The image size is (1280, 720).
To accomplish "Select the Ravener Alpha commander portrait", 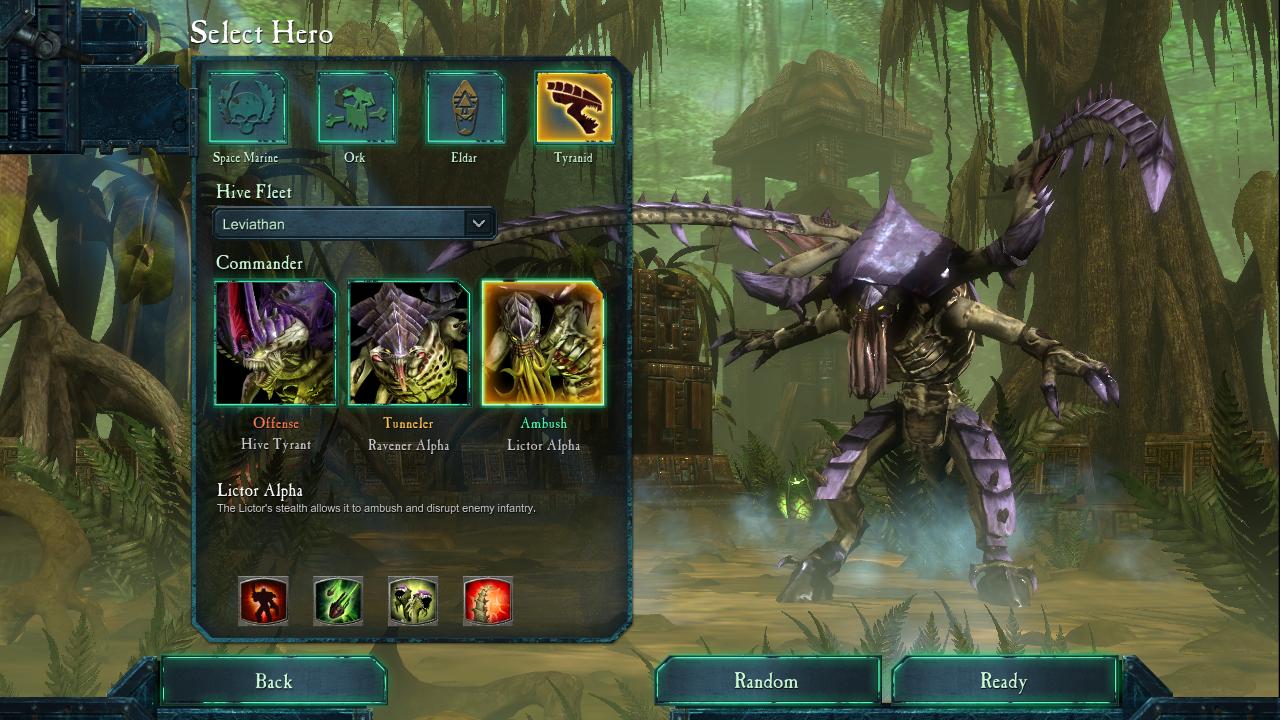I will (x=409, y=343).
